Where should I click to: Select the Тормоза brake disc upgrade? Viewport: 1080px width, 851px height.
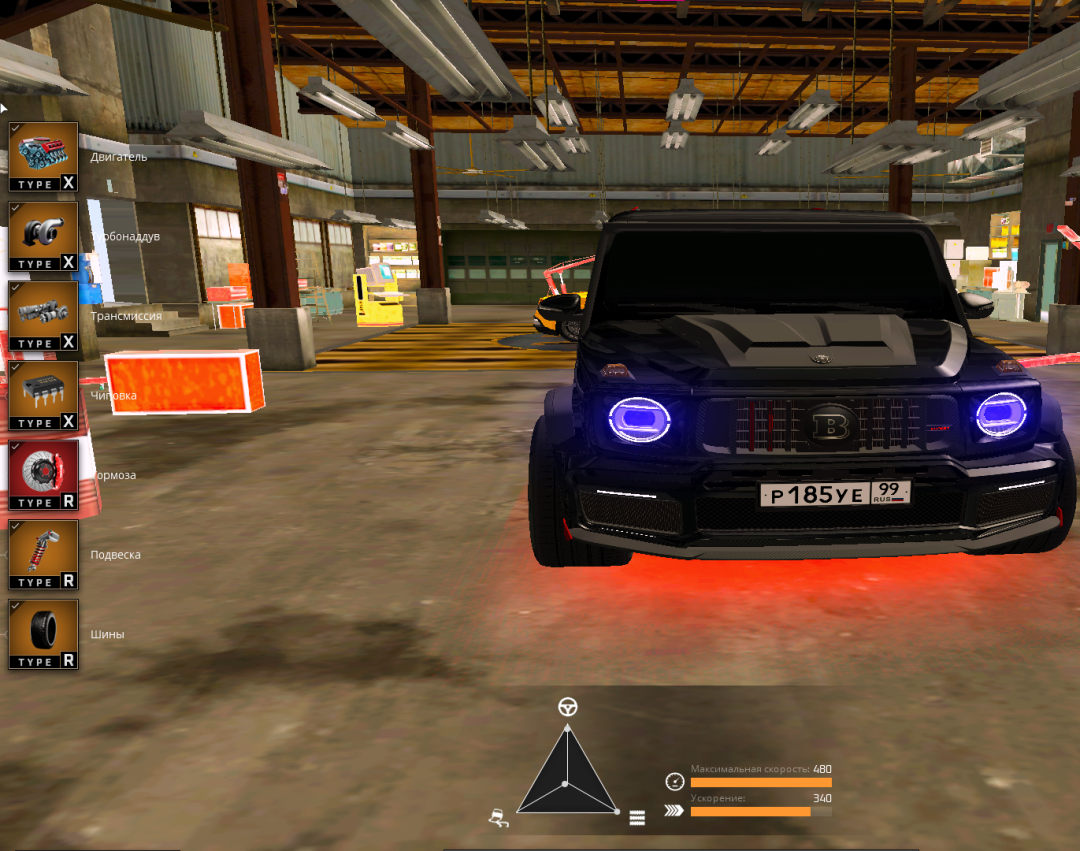(x=43, y=475)
